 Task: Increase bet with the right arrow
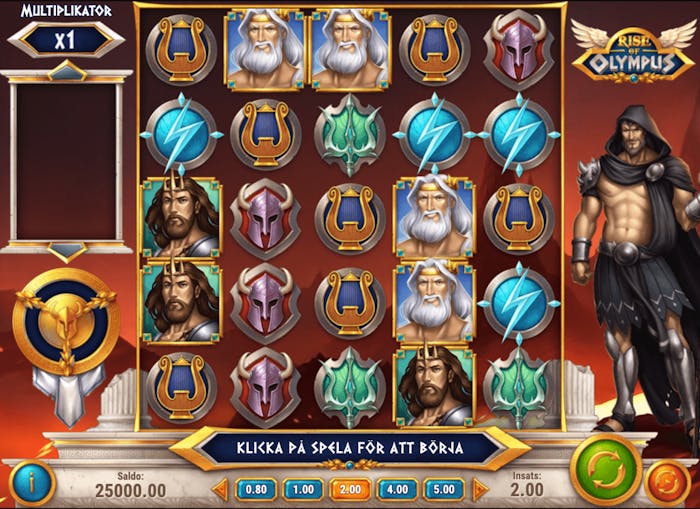(x=480, y=489)
